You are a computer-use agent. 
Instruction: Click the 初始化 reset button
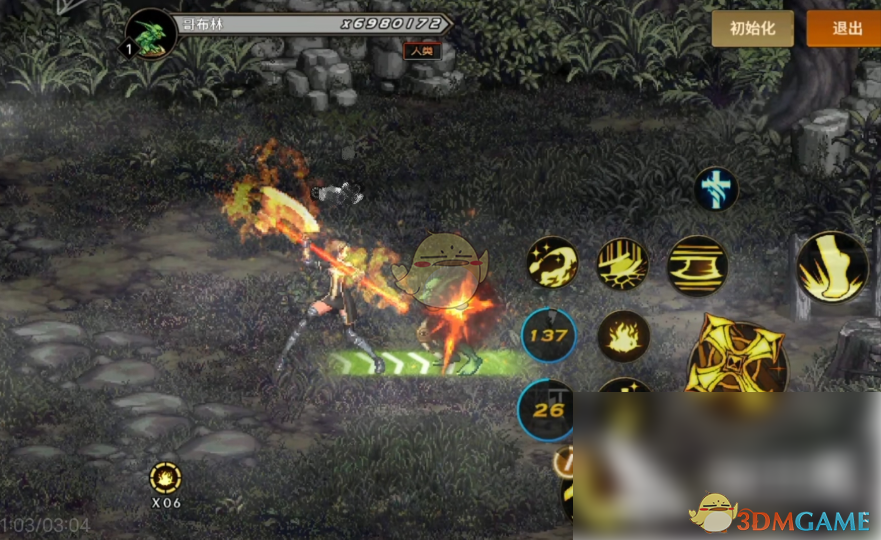coord(752,29)
